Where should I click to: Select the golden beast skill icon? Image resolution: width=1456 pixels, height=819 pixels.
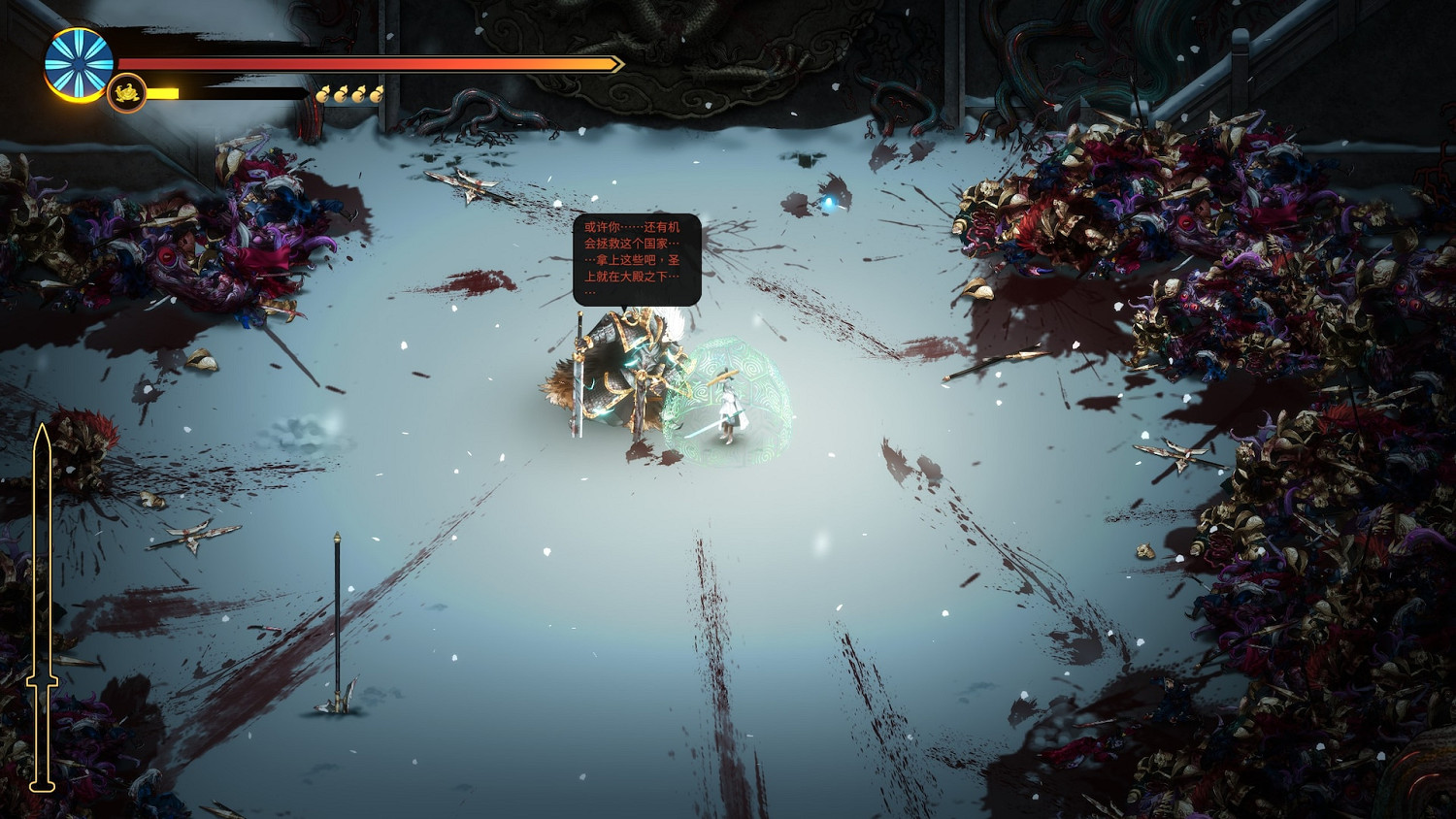(126, 94)
